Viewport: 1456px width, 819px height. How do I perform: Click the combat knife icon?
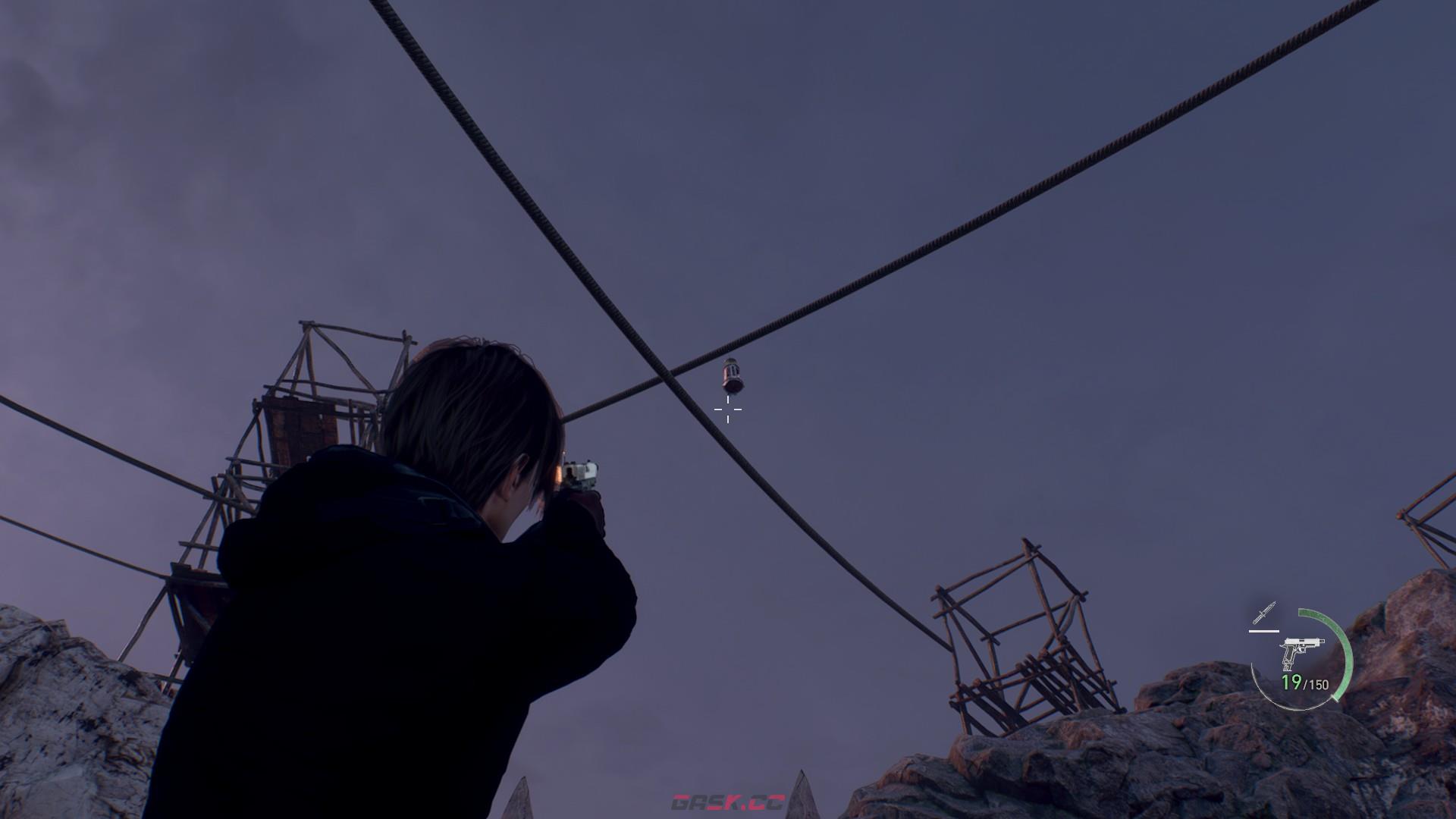click(x=1264, y=613)
